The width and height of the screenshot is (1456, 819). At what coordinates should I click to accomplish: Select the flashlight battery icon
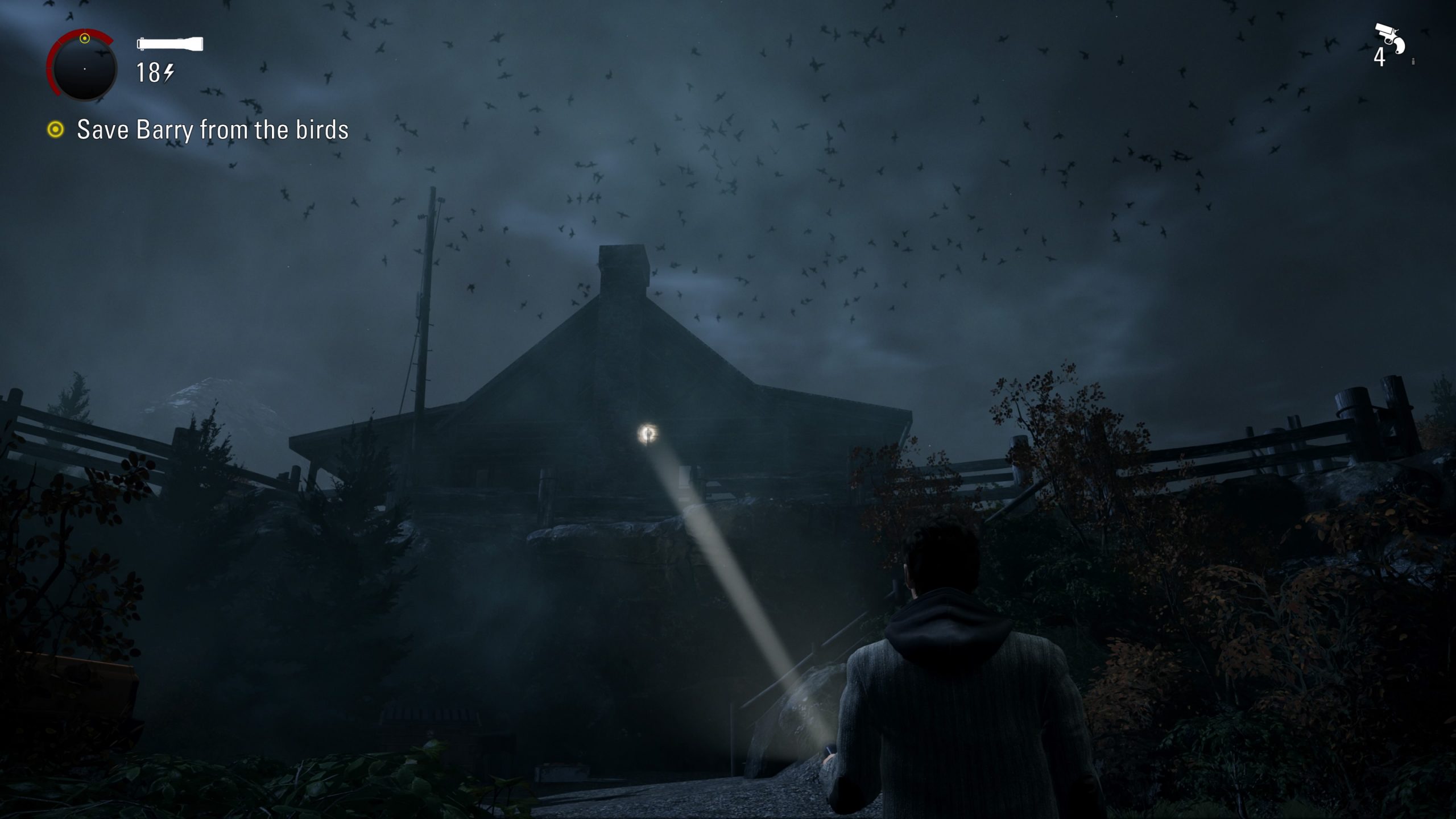point(169,44)
